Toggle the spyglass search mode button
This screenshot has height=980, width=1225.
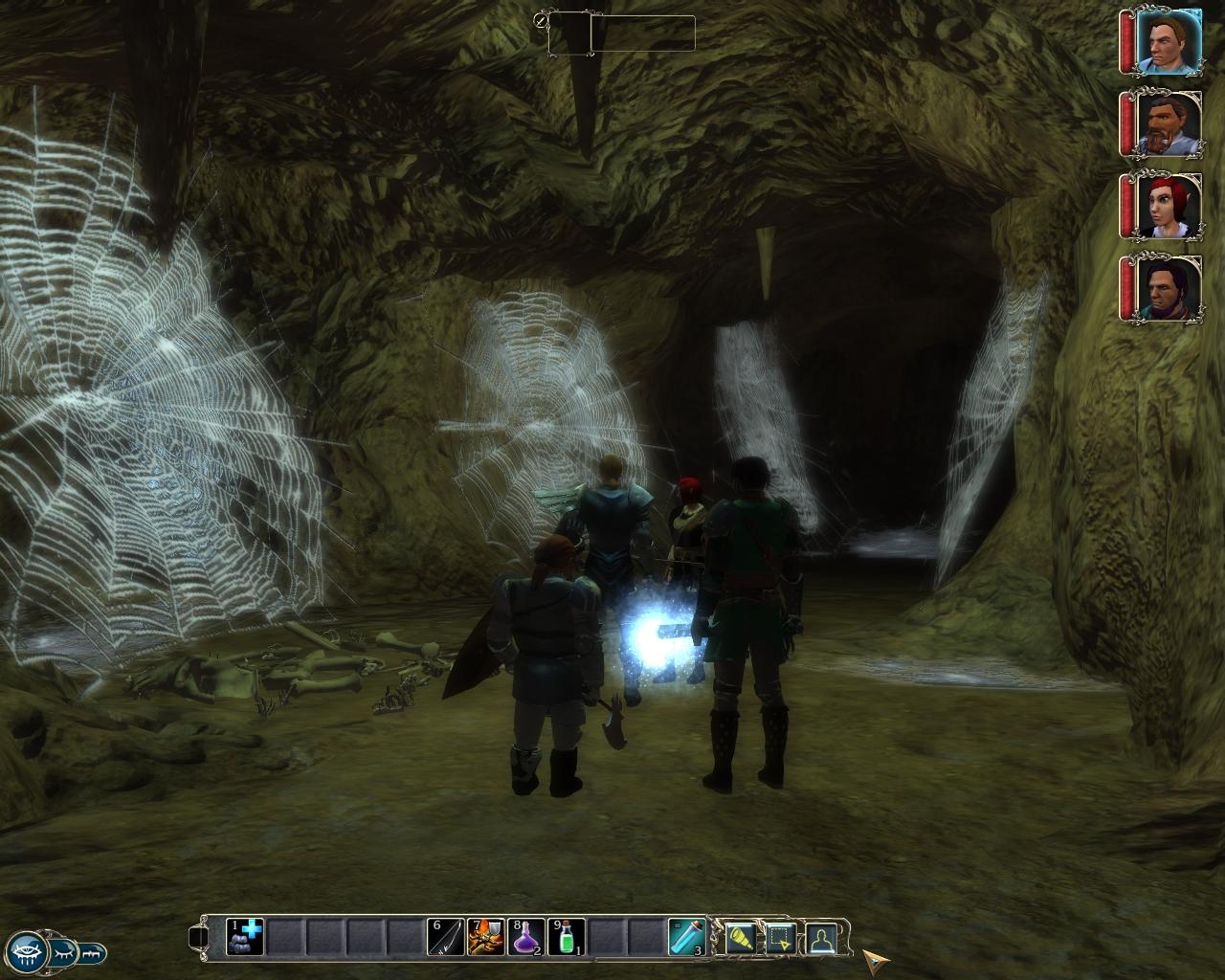(x=741, y=939)
